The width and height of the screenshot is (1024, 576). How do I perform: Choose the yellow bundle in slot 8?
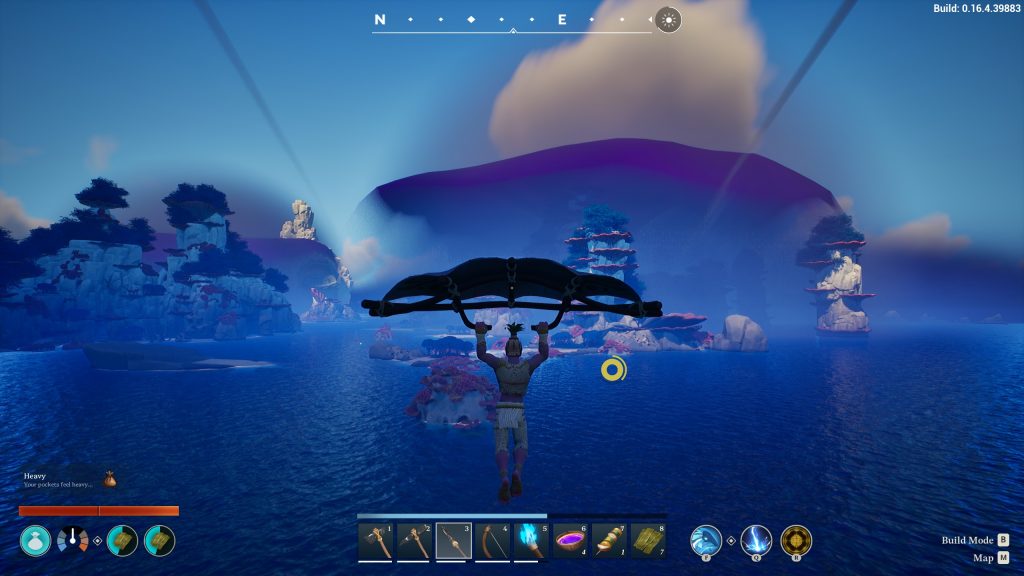point(648,541)
